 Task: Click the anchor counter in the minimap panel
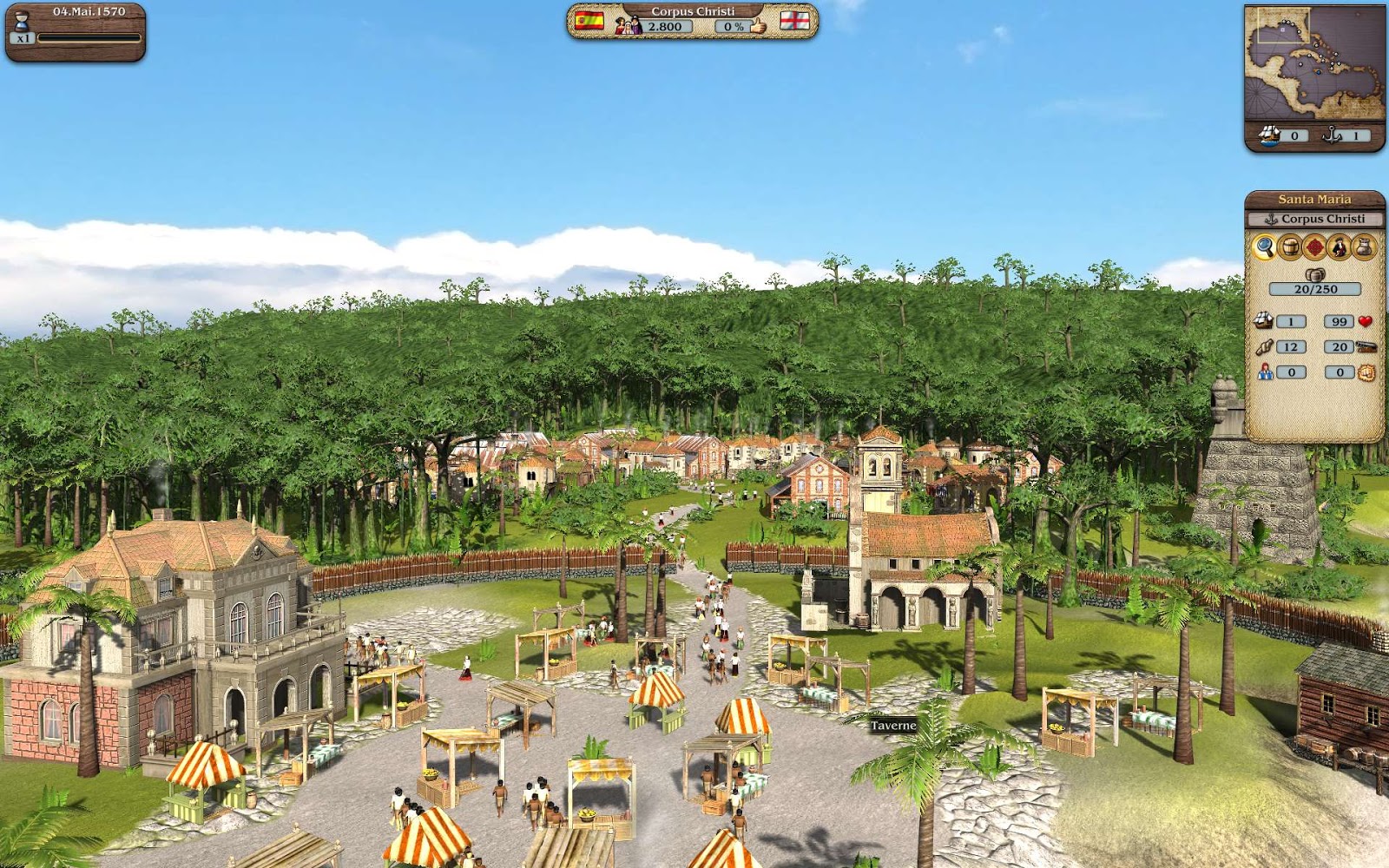(1356, 135)
